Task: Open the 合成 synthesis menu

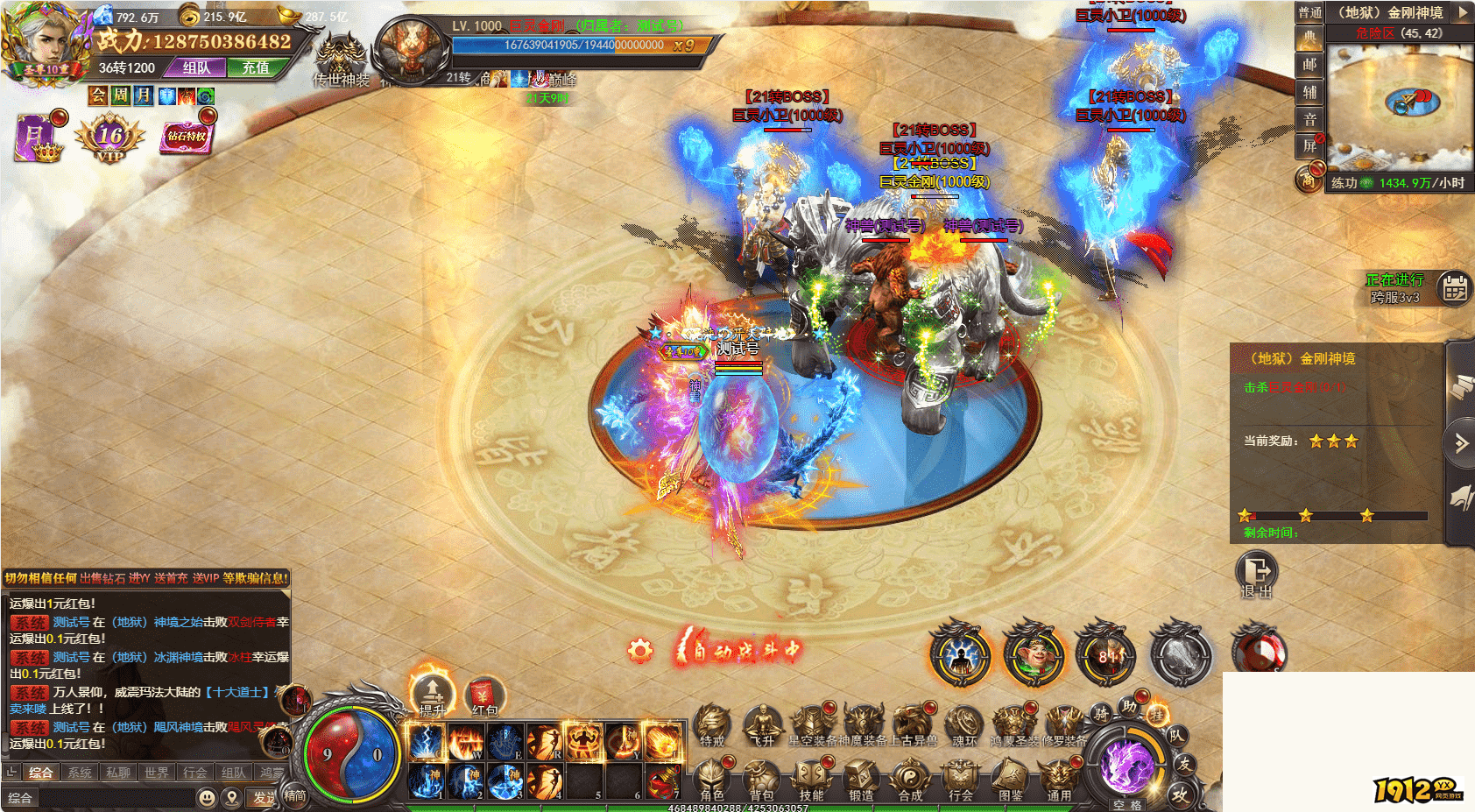Action: [x=911, y=778]
